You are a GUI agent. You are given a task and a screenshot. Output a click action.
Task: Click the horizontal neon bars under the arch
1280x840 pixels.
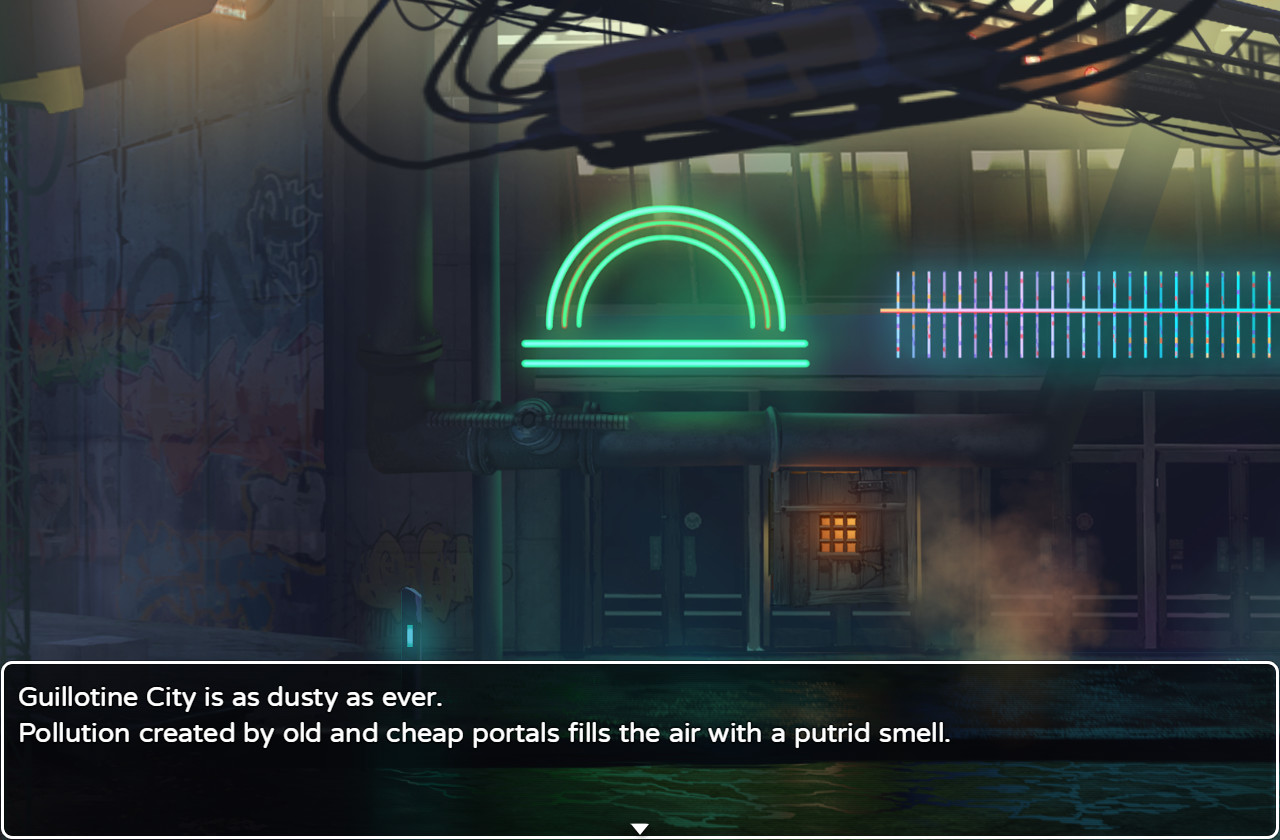tap(665, 355)
